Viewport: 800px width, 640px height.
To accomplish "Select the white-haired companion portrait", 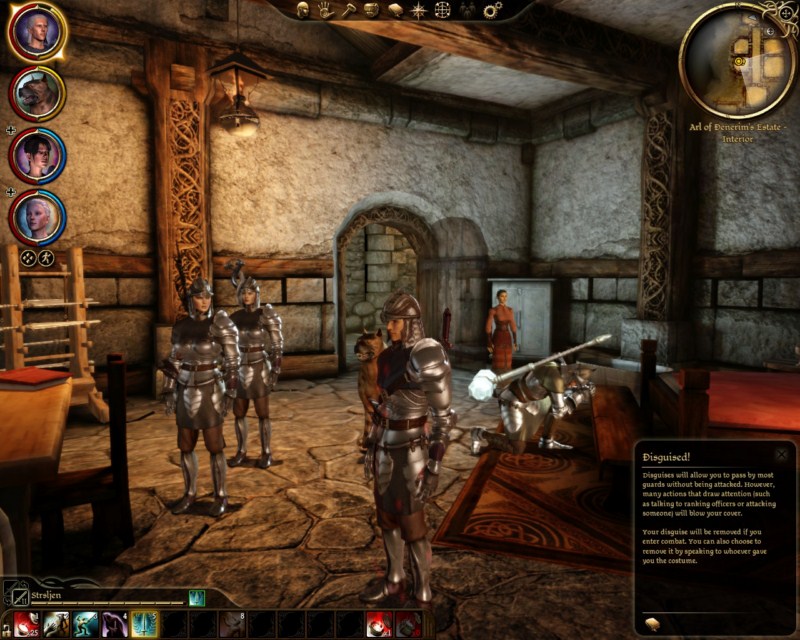I will (x=37, y=216).
